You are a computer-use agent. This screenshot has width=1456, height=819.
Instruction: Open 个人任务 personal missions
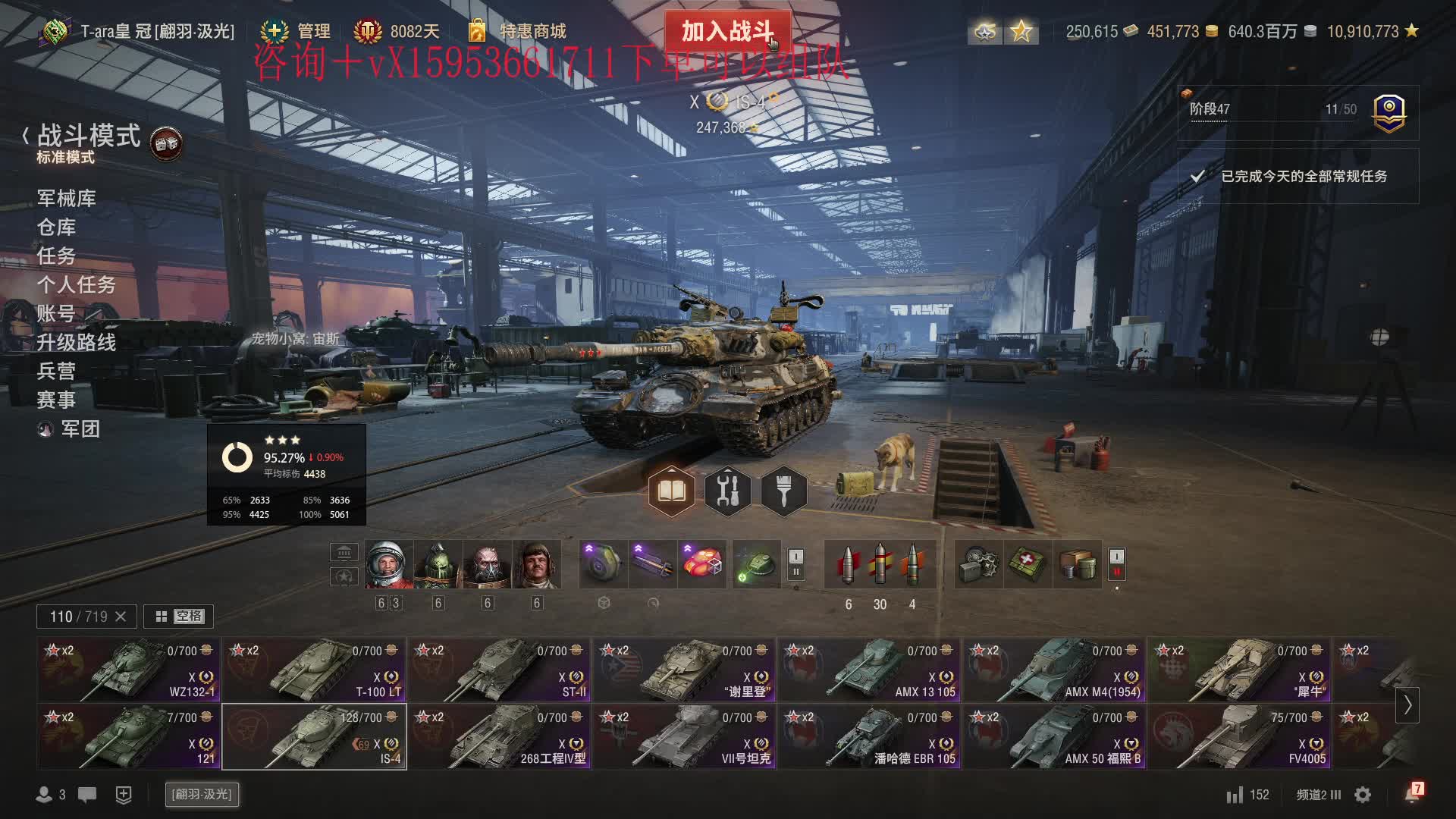click(x=77, y=285)
